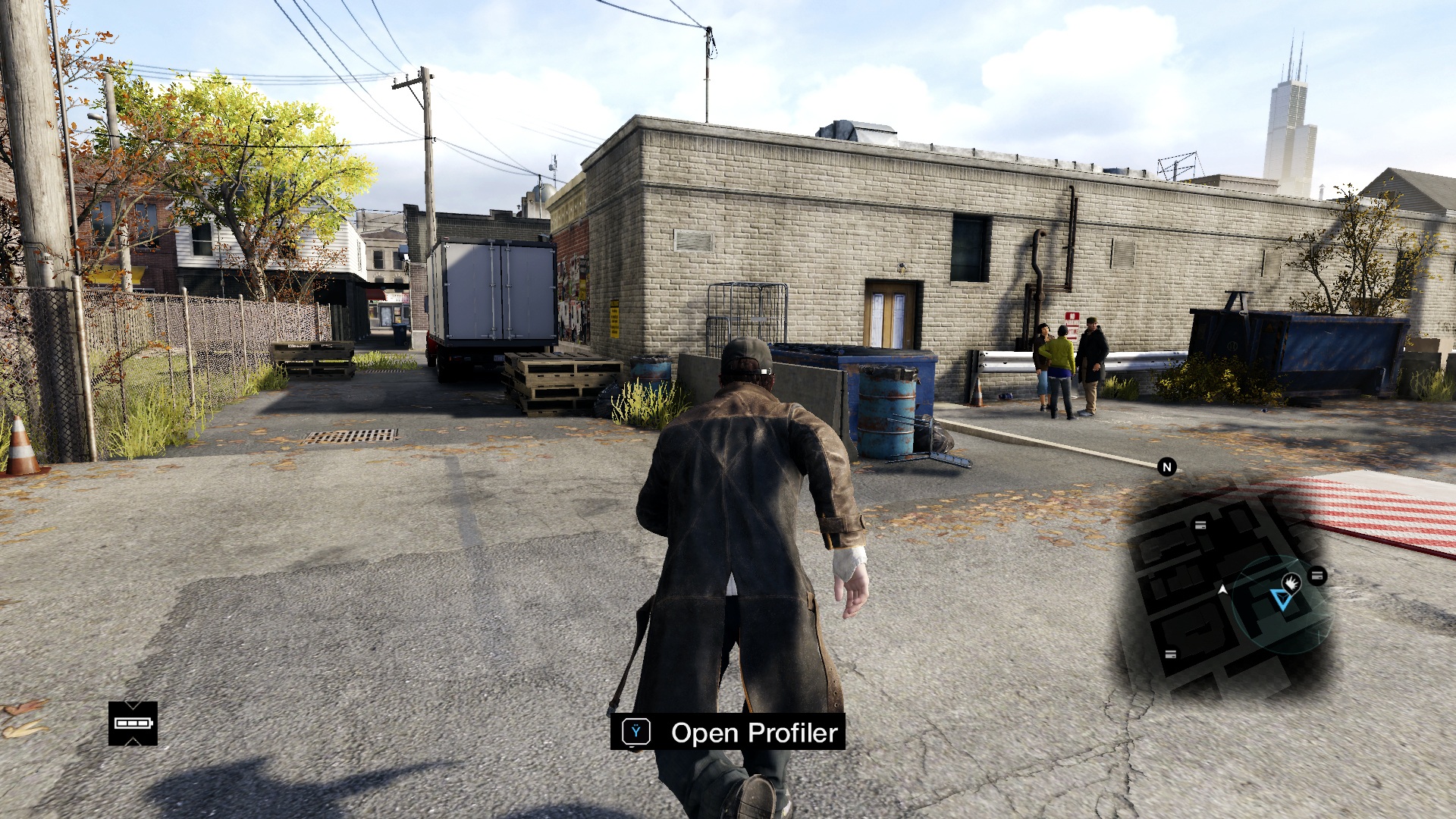Click the white player arrow on minimap
Image resolution: width=1456 pixels, height=819 pixels.
(1222, 589)
